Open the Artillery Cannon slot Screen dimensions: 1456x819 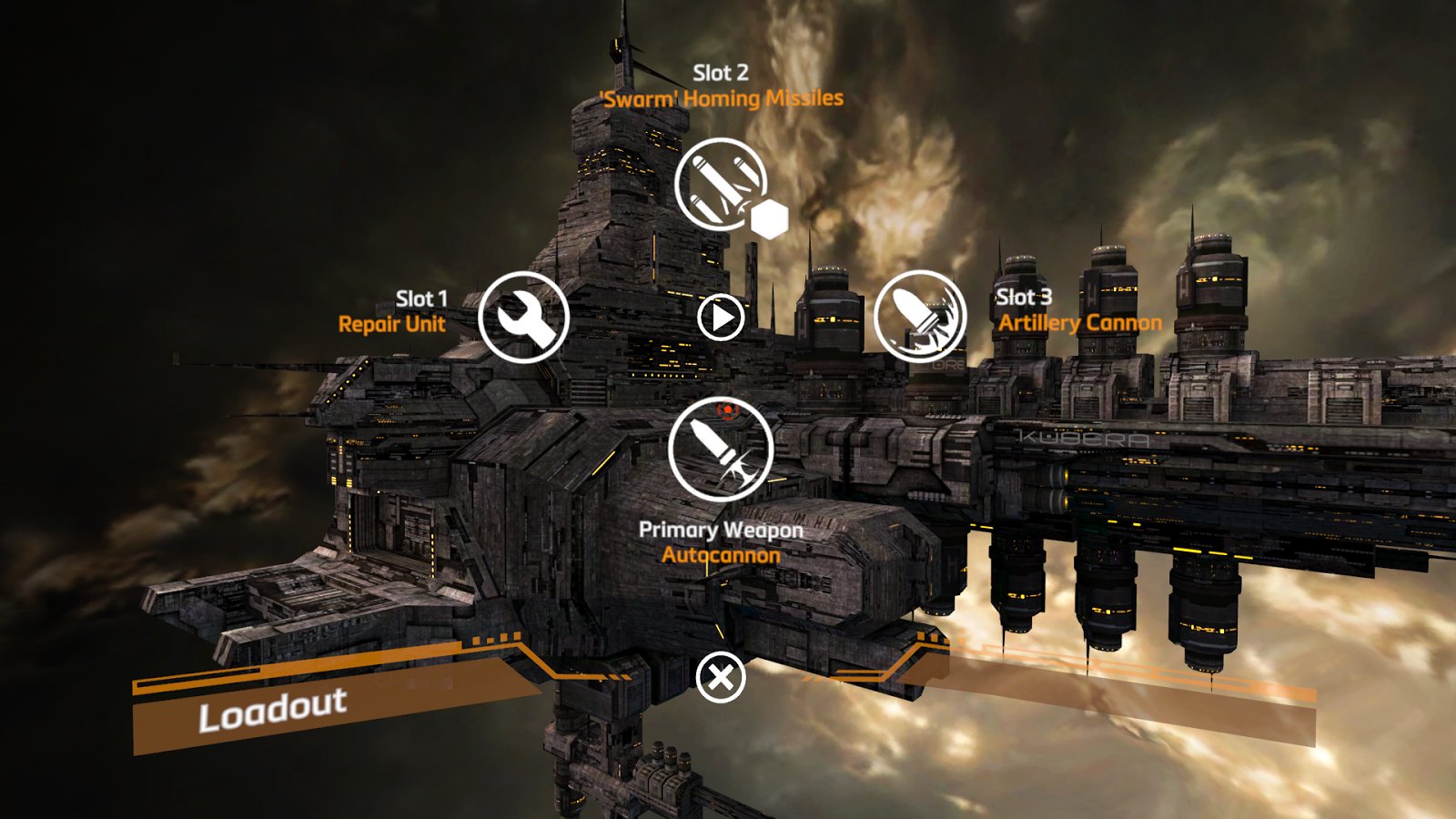919,316
